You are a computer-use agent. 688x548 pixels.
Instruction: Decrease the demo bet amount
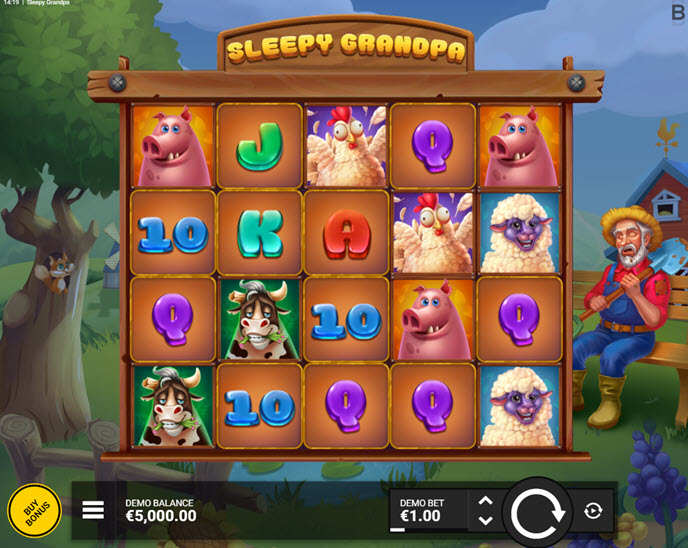tap(485, 521)
